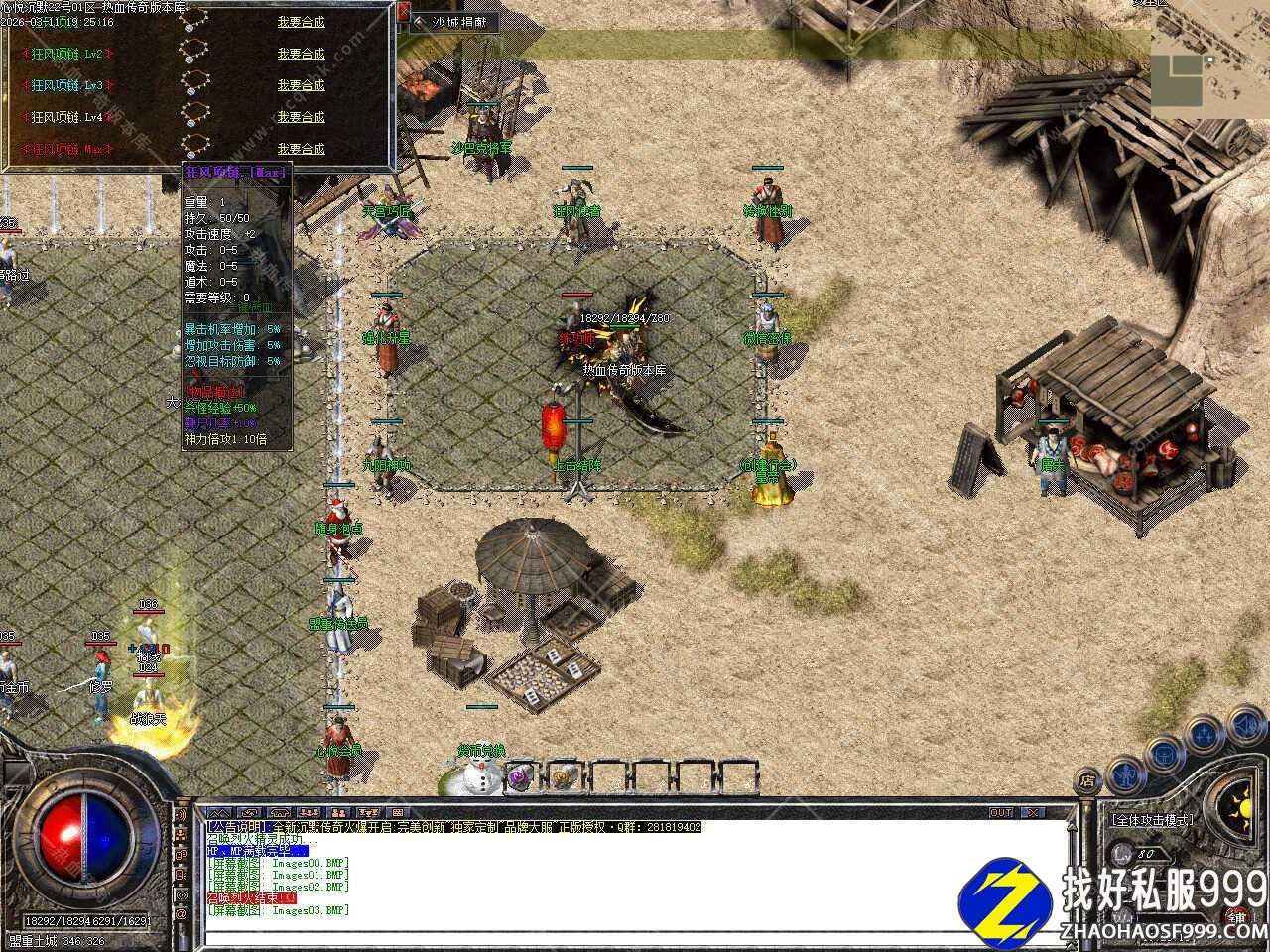
Task: Select 我要合成 for 狂风项链 Lv4
Action: click(x=301, y=117)
